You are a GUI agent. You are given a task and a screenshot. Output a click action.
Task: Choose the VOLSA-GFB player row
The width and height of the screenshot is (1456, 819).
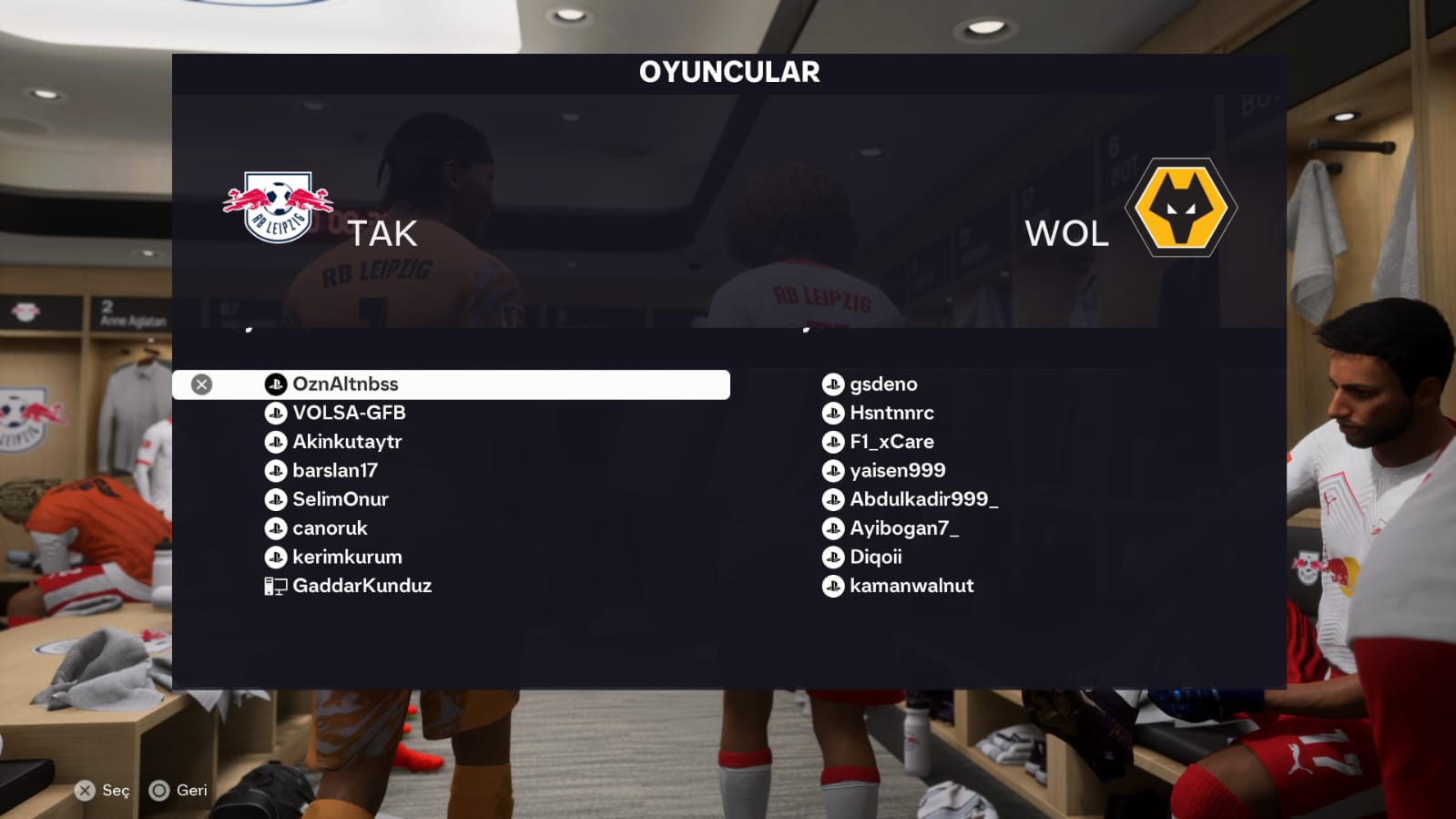[x=349, y=414]
